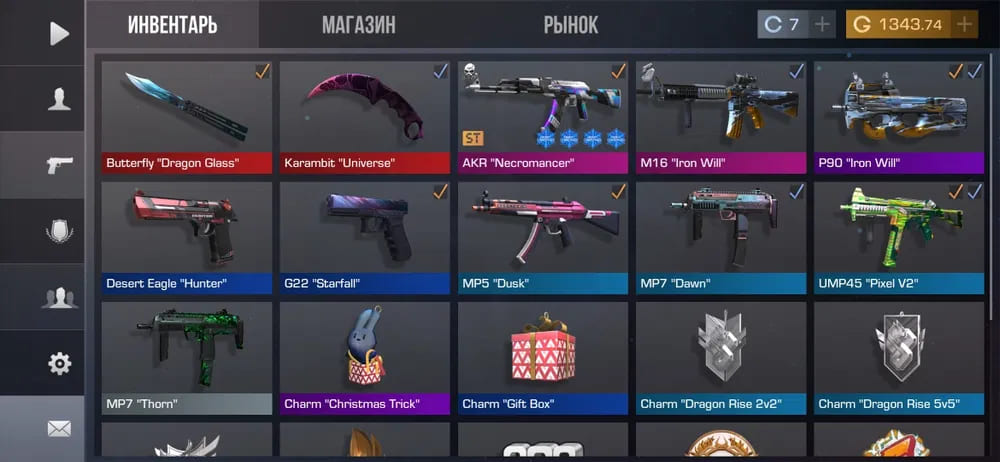Select the Charm "Gift Box" item
This screenshot has height=462, width=1000.
[x=543, y=357]
